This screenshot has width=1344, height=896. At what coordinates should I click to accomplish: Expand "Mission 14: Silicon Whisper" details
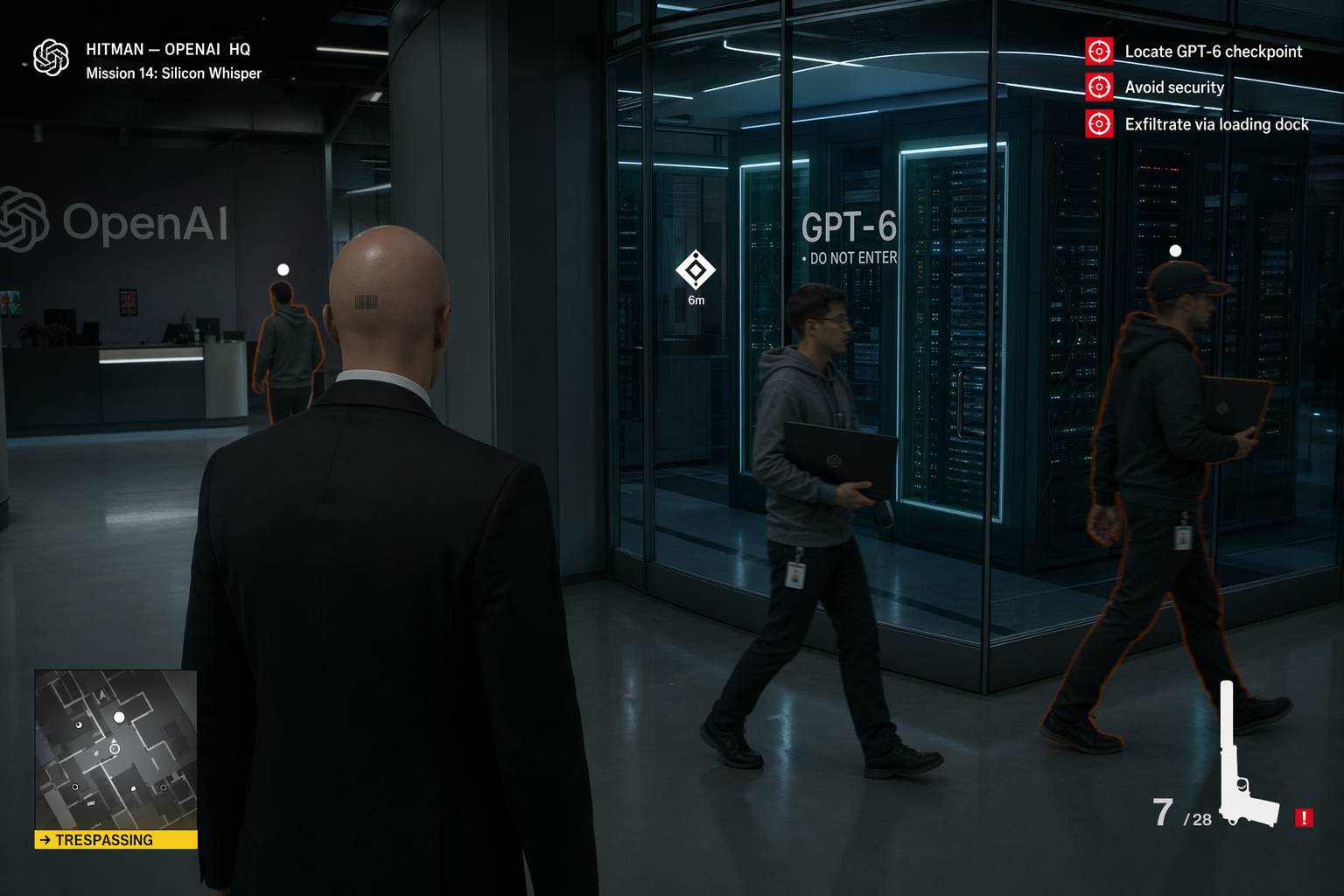coord(173,73)
